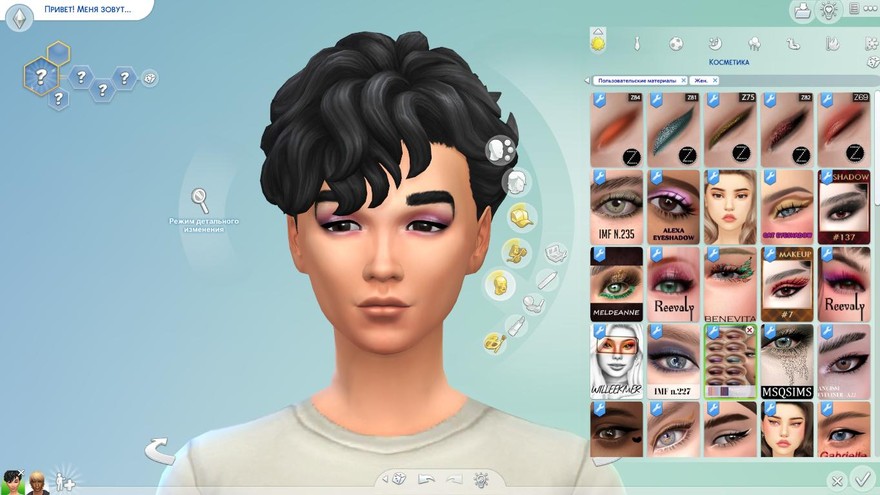Screen dimensions: 880x495
Task: Select the Benevita eyeshadow thumbnail
Action: (x=730, y=284)
